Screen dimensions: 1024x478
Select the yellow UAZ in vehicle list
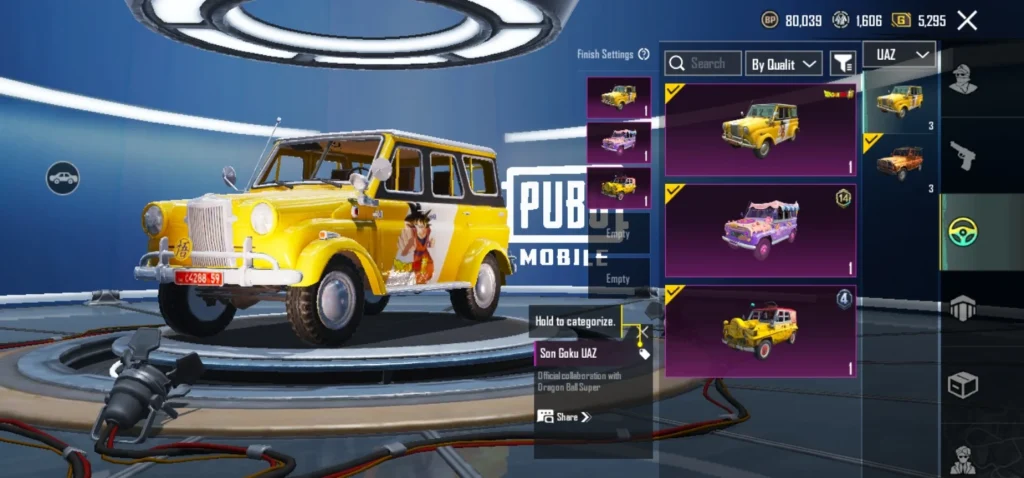tap(900, 101)
